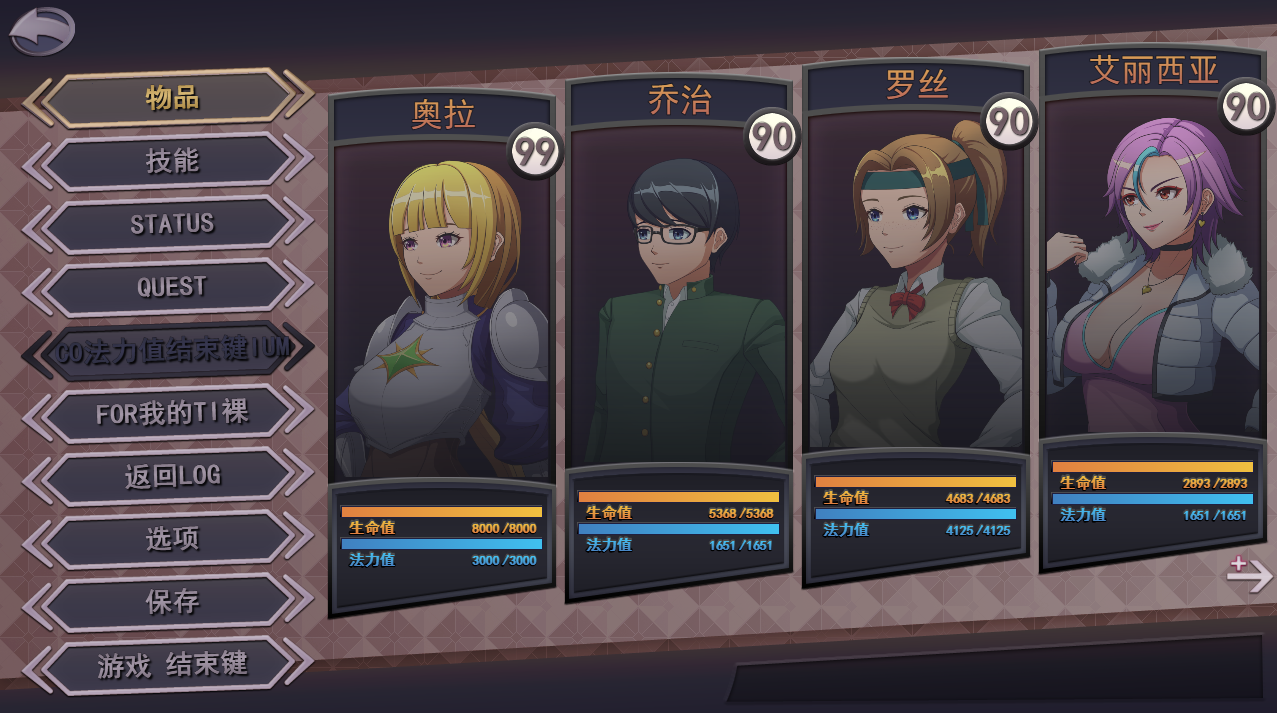Open the QUEST menu entry
The image size is (1277, 713).
click(x=171, y=287)
